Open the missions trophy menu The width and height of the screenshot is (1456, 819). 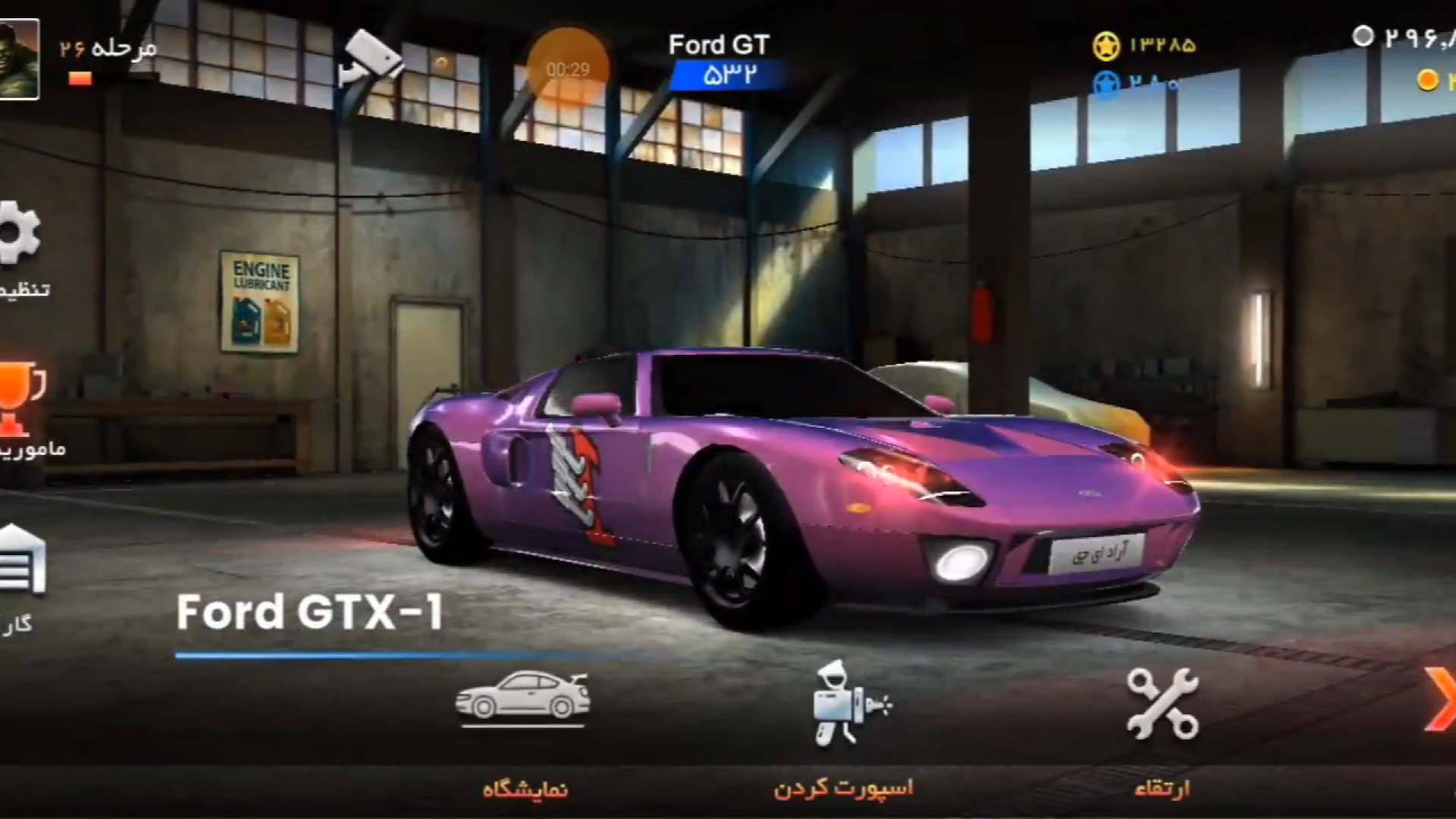click(20, 398)
